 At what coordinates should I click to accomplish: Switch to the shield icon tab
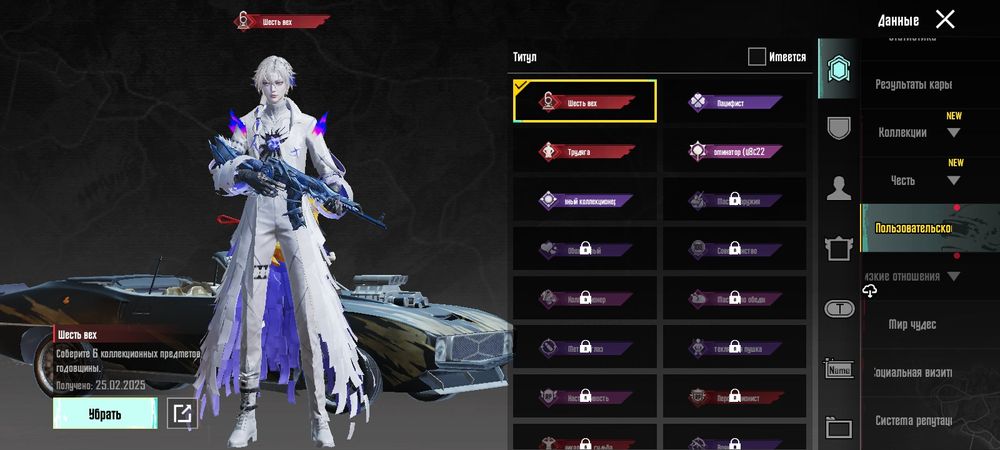pyautogui.click(x=839, y=128)
